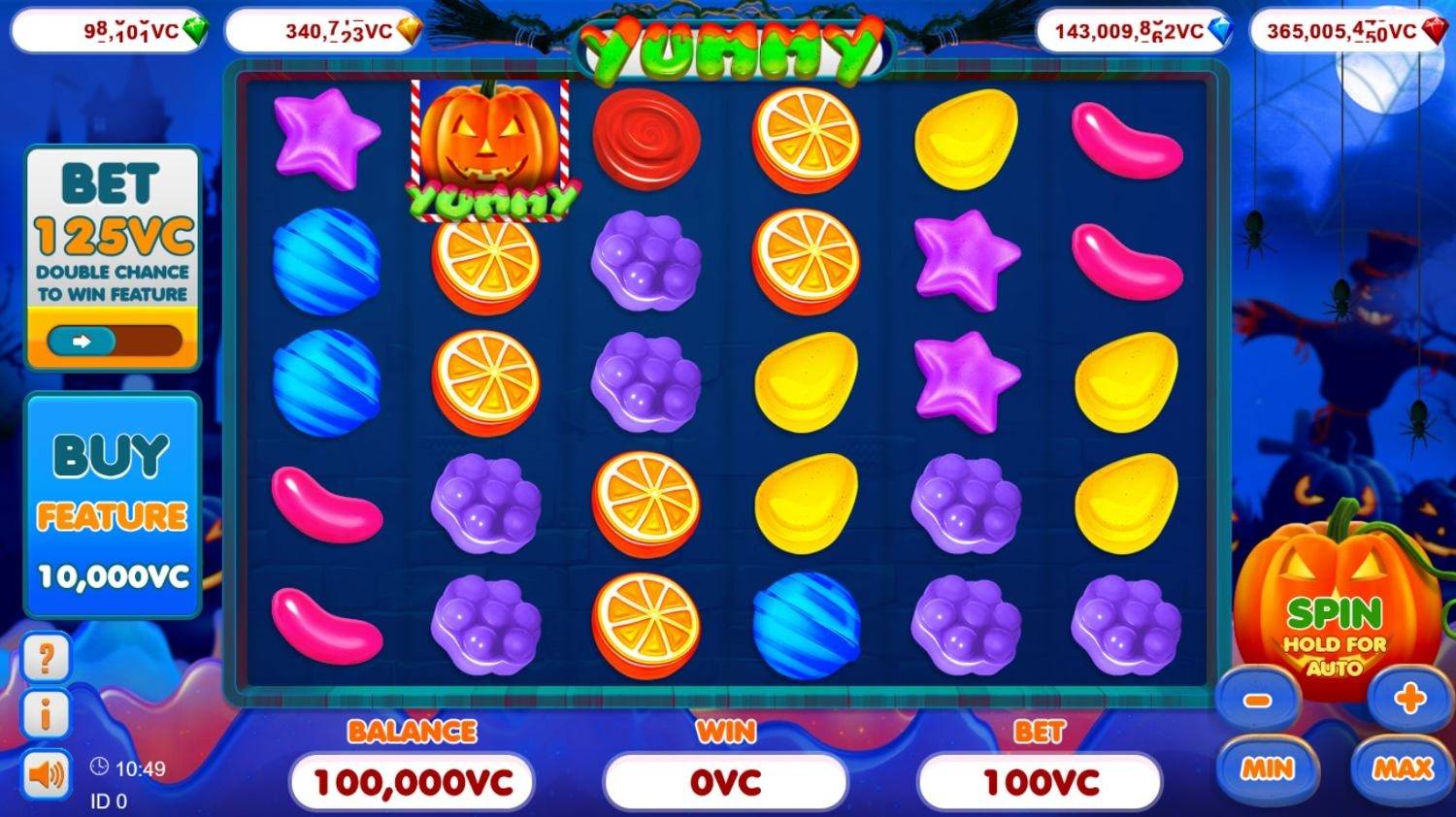Image resolution: width=1456 pixels, height=817 pixels.
Task: Mute the game sound with speaker icon
Action: 49,773
